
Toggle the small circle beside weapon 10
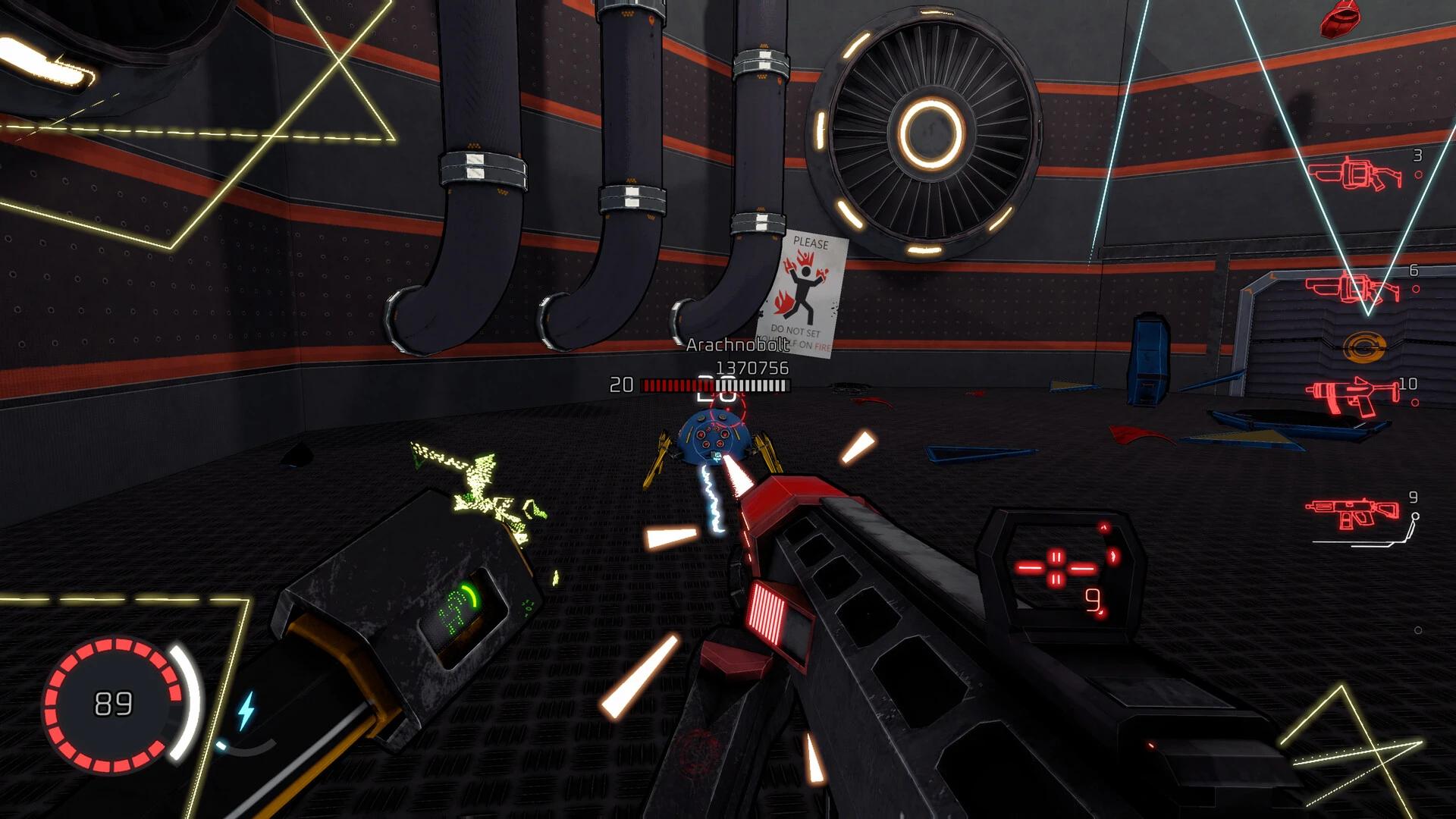(1415, 402)
